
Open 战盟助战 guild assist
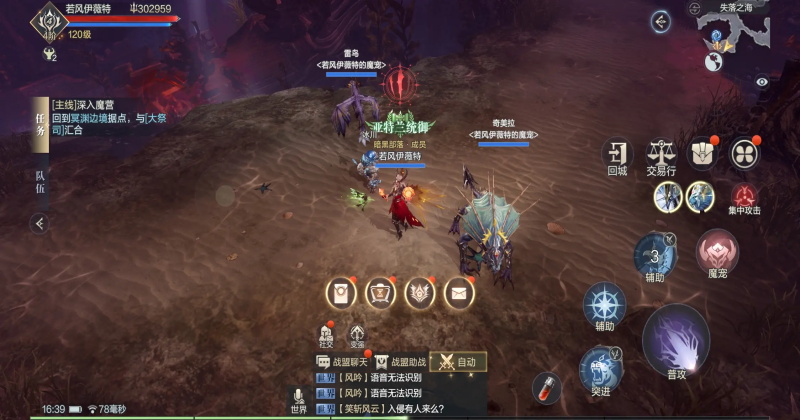click(x=401, y=361)
